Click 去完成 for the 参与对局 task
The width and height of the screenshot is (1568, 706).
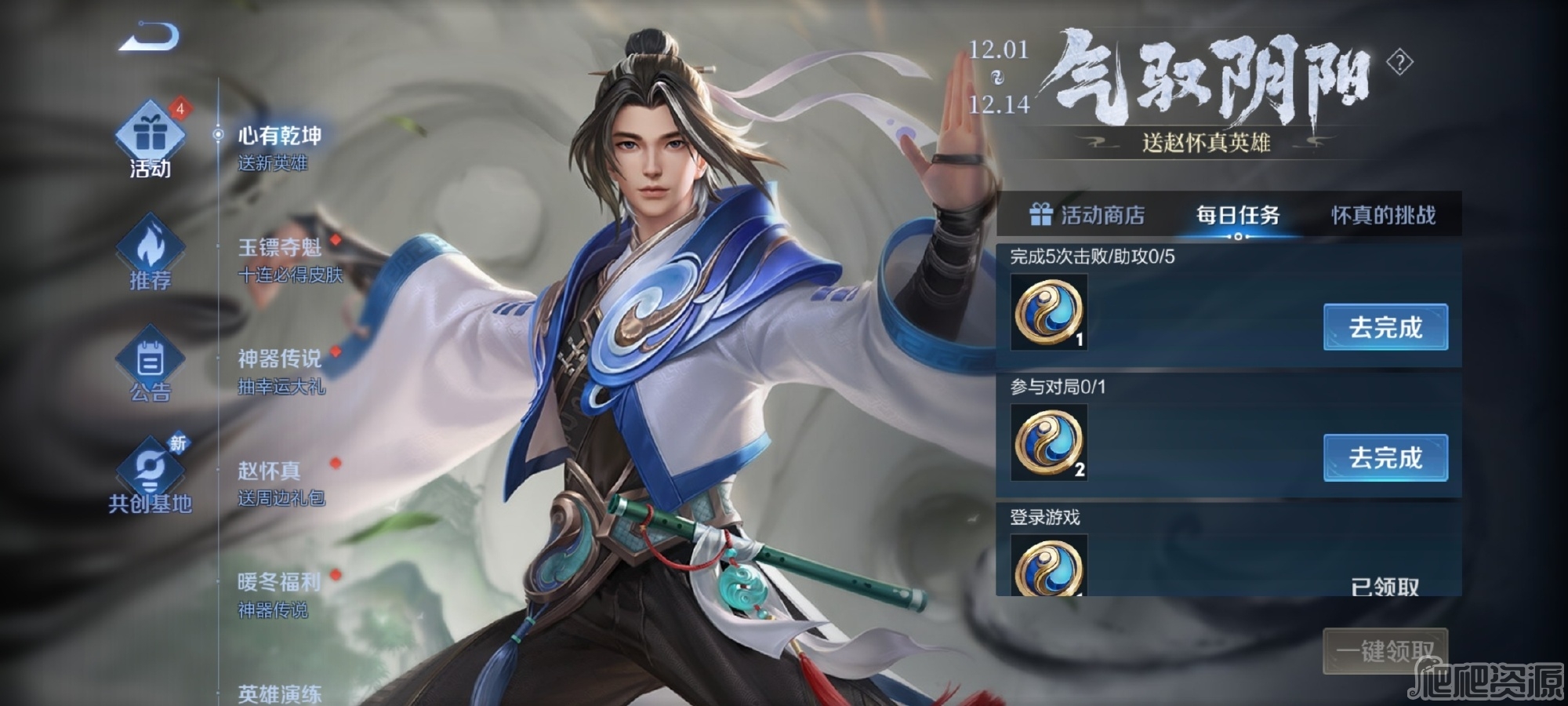[1385, 457]
